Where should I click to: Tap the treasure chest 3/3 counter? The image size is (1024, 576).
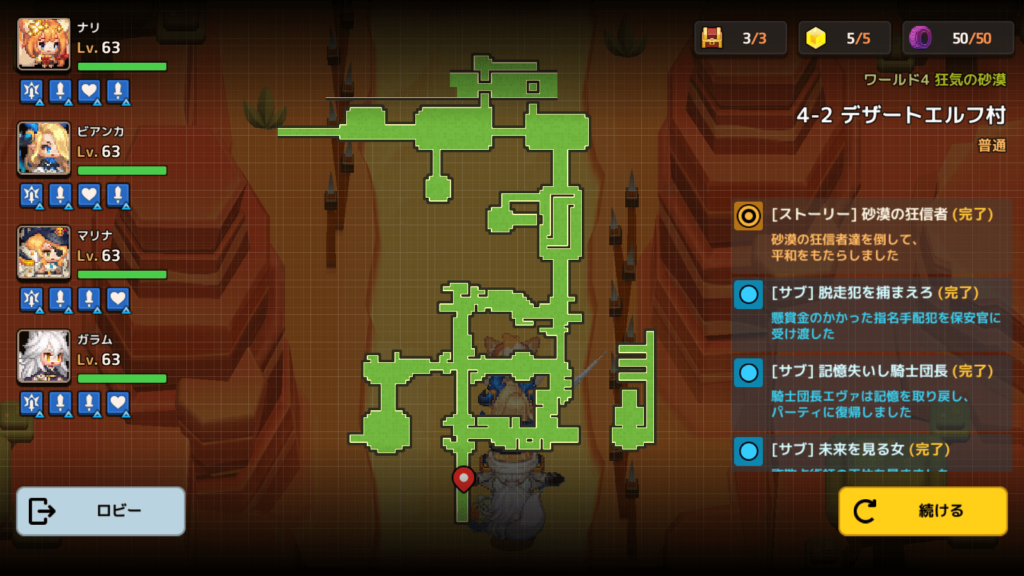point(740,38)
